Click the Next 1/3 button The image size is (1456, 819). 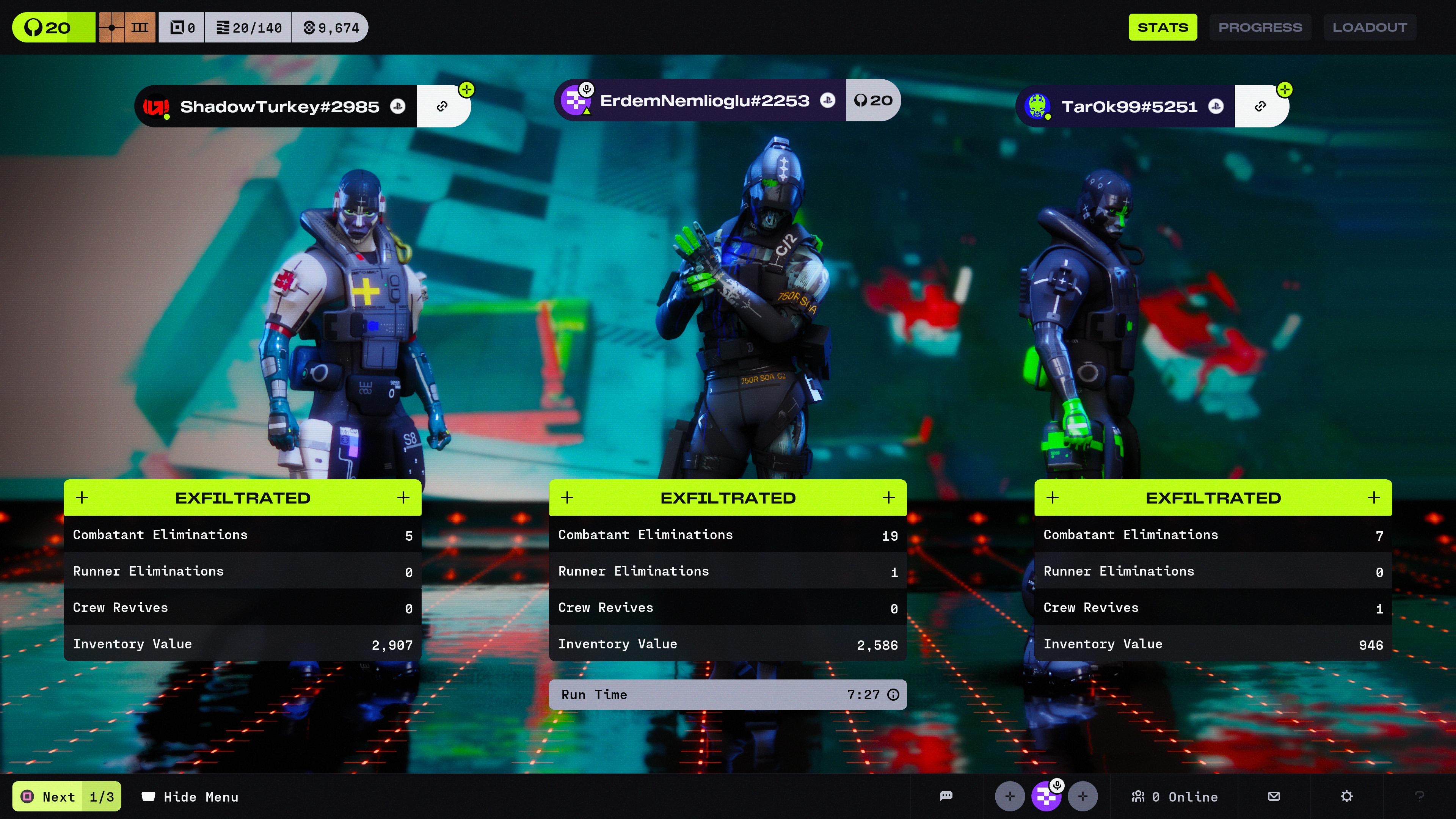(x=67, y=796)
